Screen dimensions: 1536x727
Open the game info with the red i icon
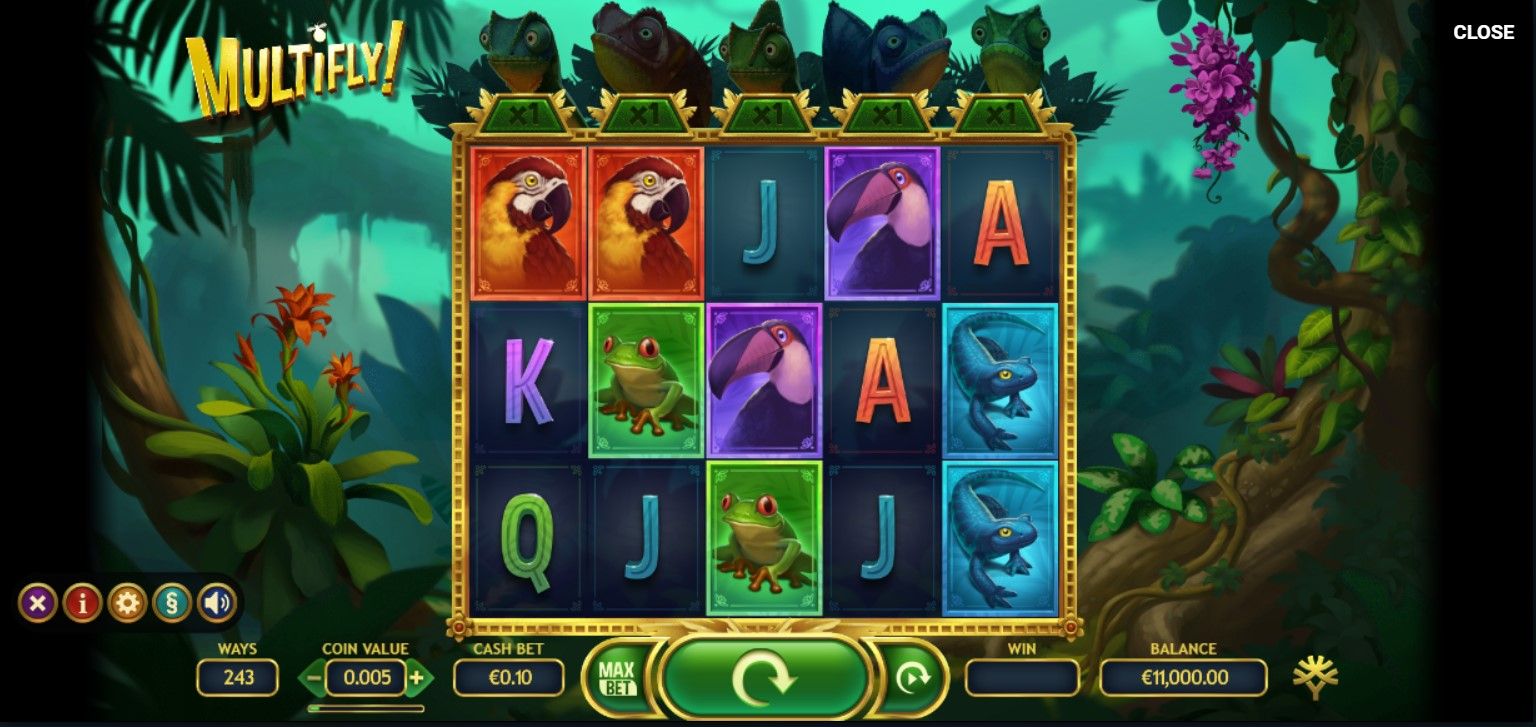tap(82, 603)
